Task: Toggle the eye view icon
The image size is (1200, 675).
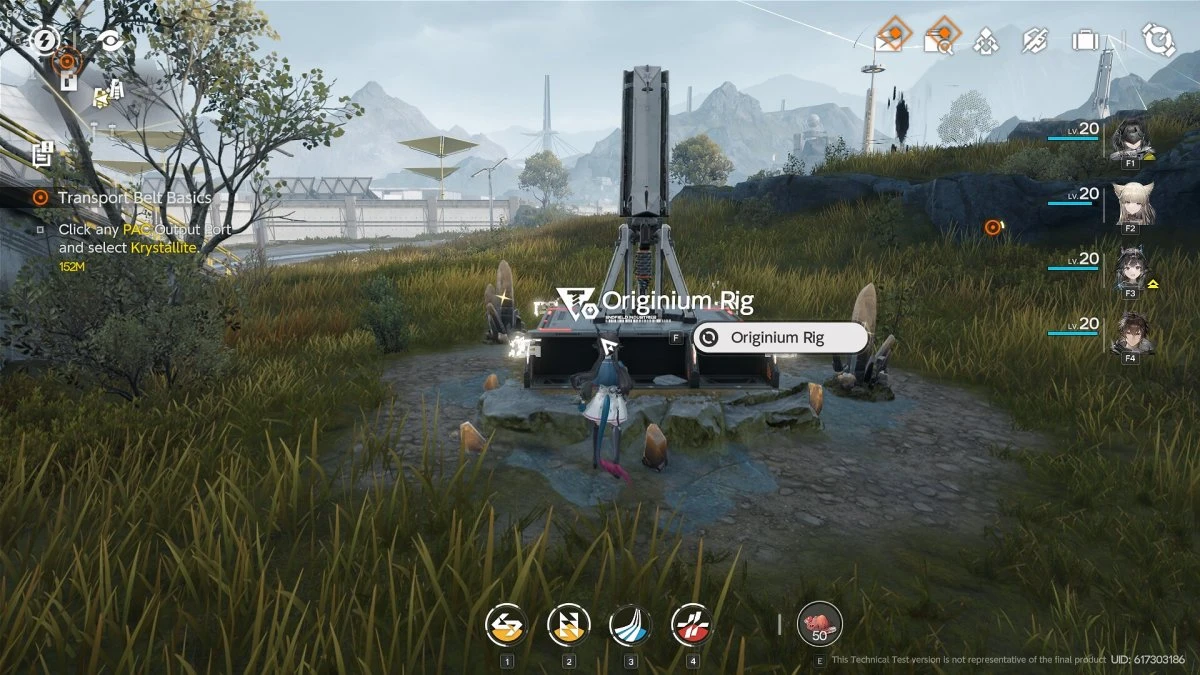Action: click(109, 41)
